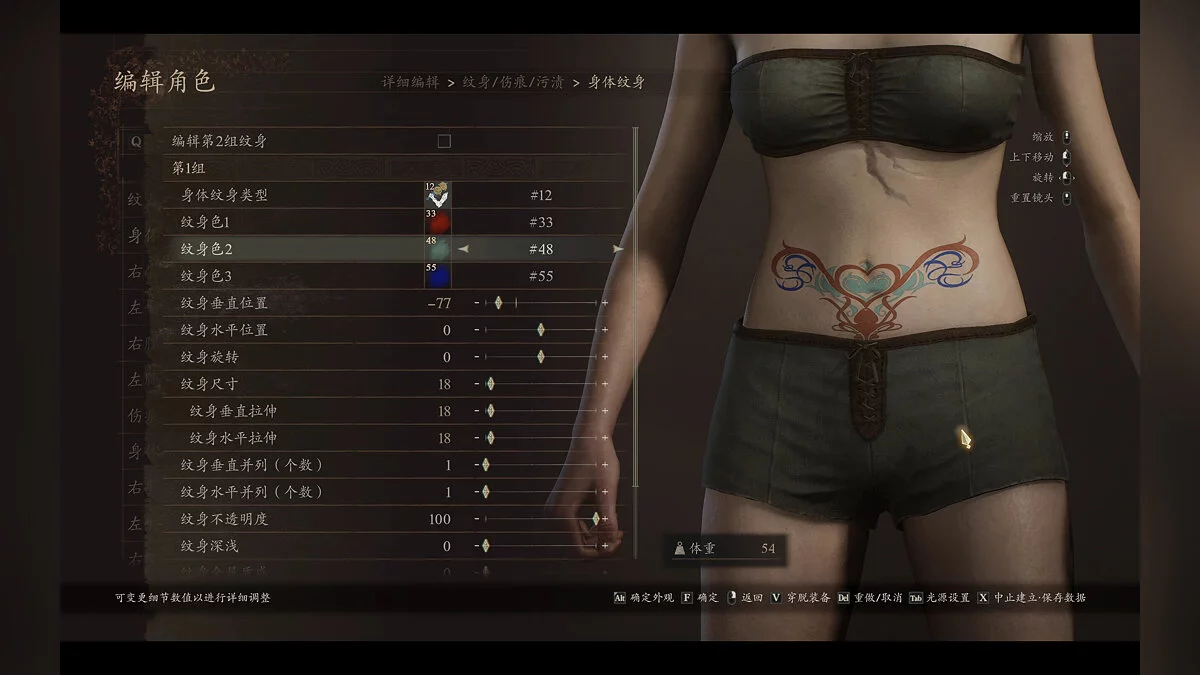This screenshot has height=675, width=1200.
Task: Click the 纹身色2 right arrow
Action: 618,249
